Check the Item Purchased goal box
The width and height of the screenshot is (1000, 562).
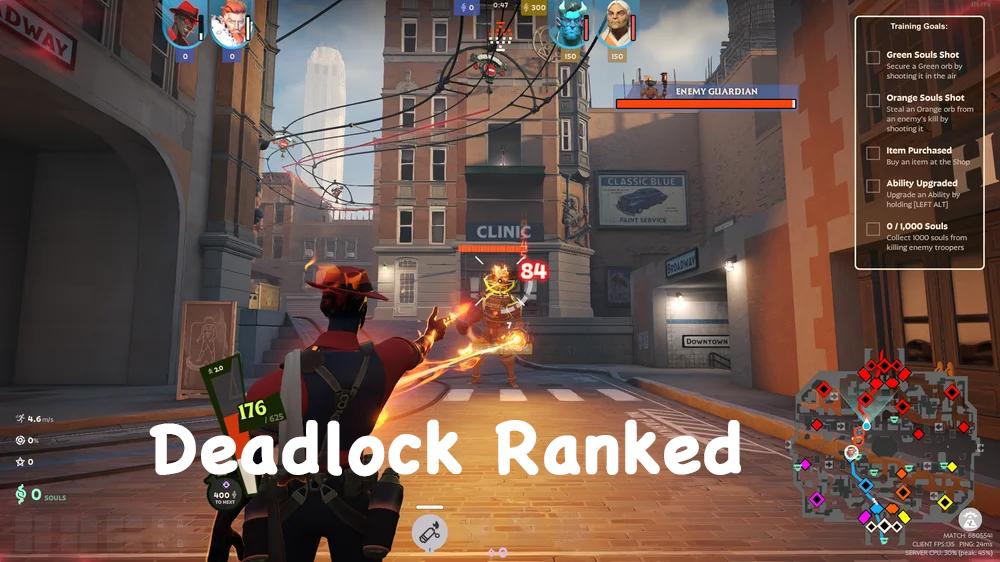tap(873, 154)
